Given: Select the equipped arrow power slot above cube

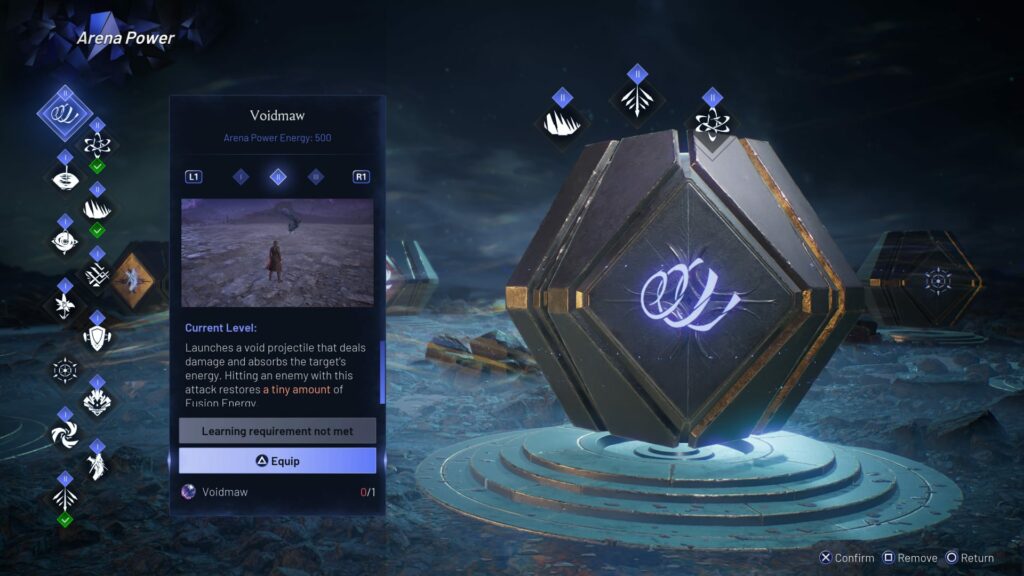Looking at the screenshot, I should click(x=637, y=100).
